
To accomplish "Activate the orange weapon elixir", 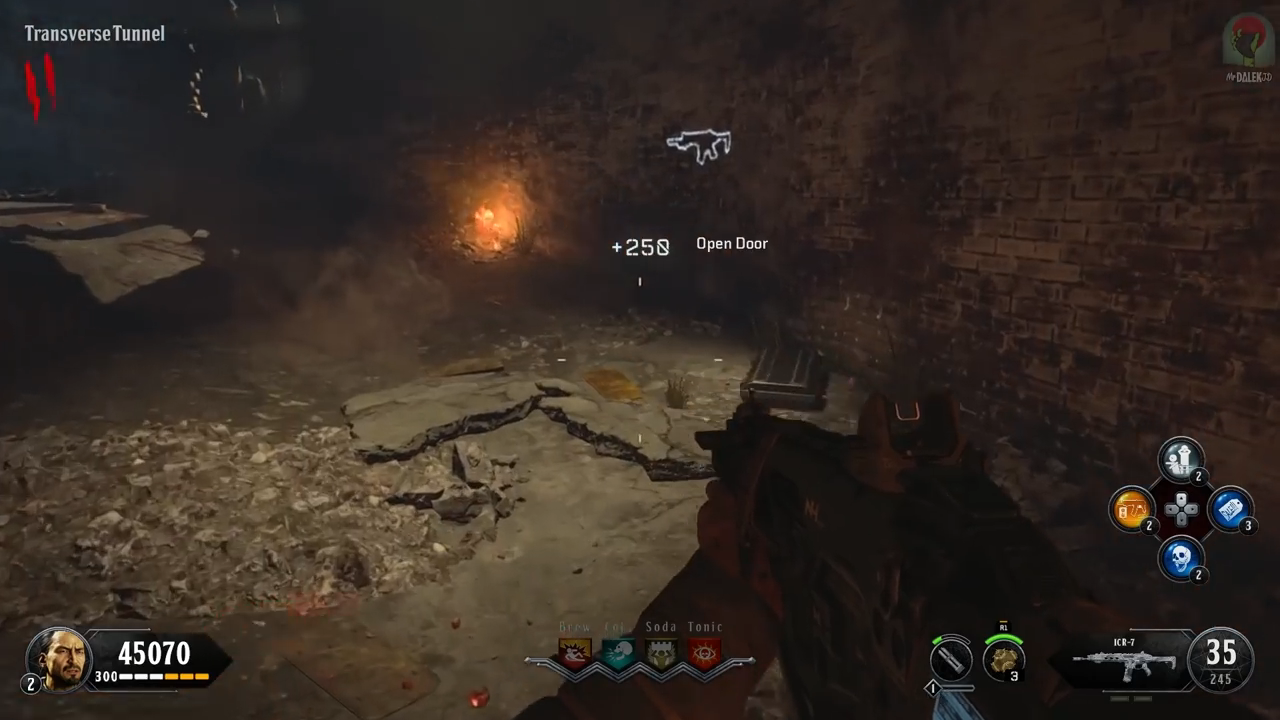I will point(1132,509).
